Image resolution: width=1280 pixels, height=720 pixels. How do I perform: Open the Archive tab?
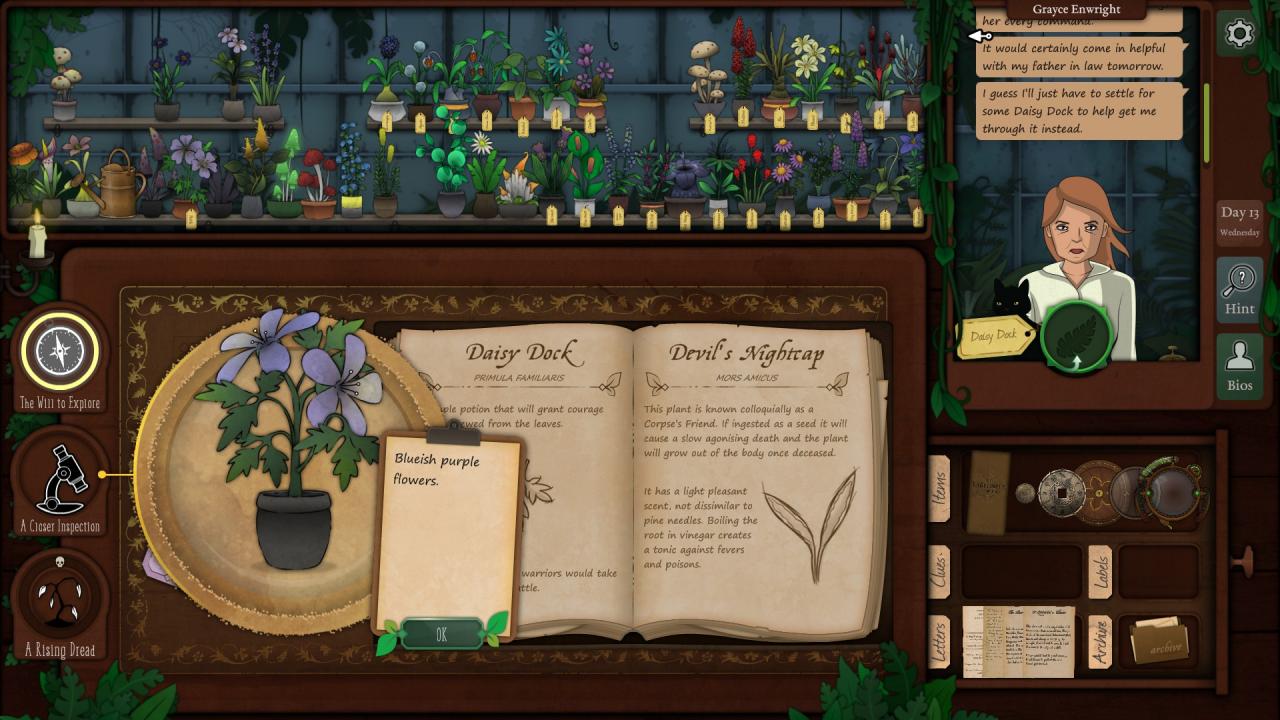(x=1100, y=641)
